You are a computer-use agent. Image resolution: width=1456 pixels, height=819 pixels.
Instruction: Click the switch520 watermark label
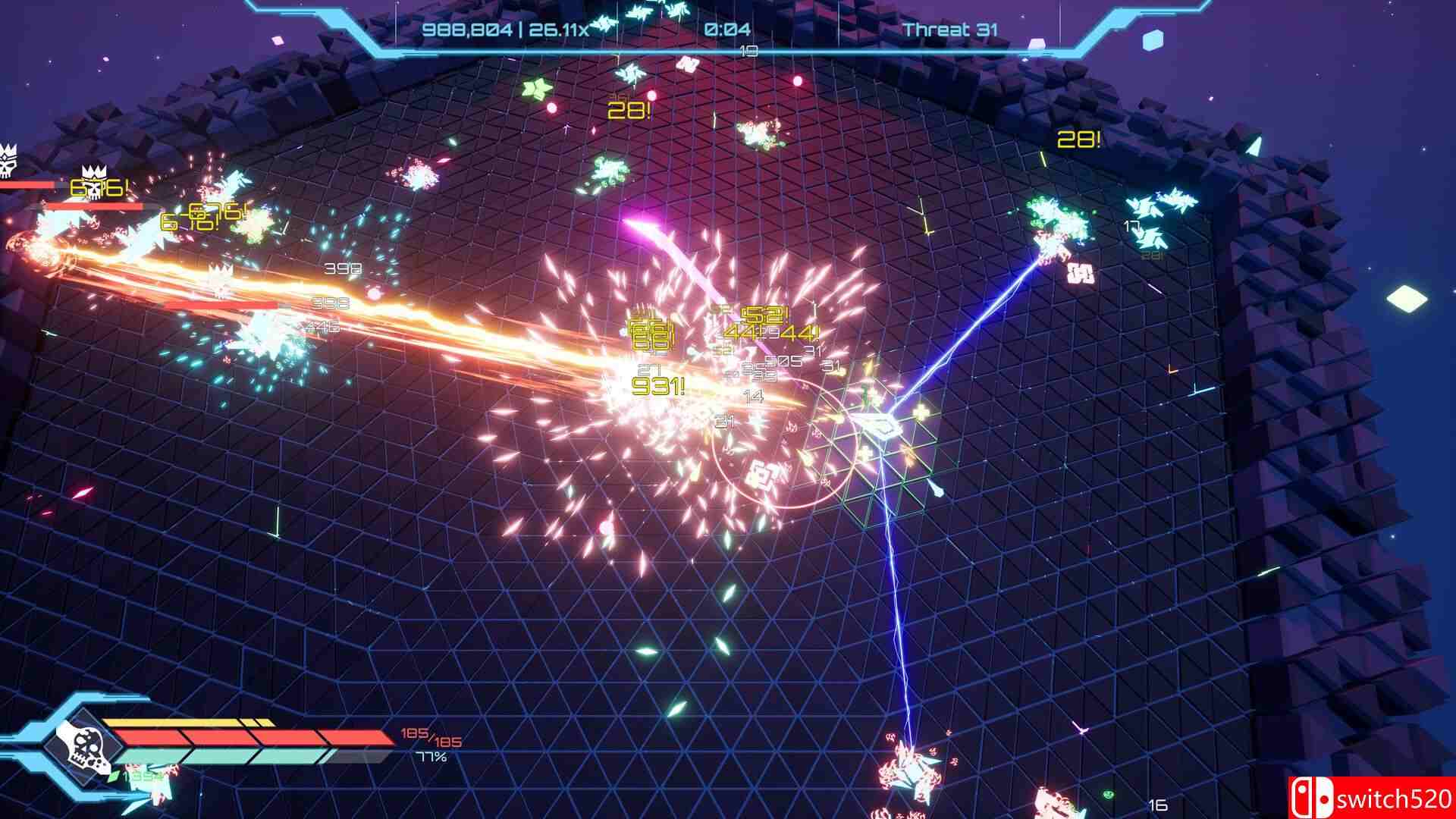[x=1392, y=796]
